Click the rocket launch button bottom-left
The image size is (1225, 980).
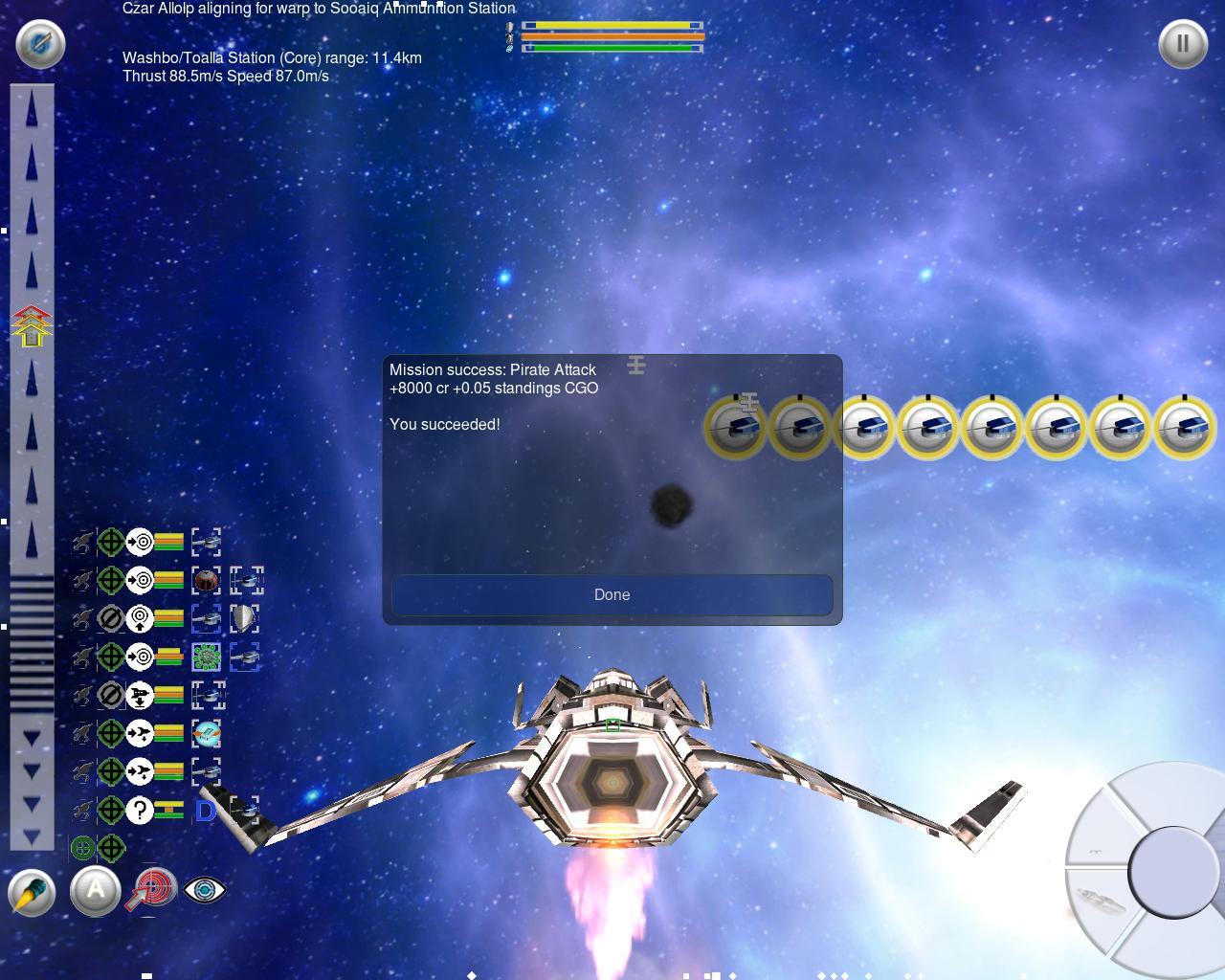[32, 892]
